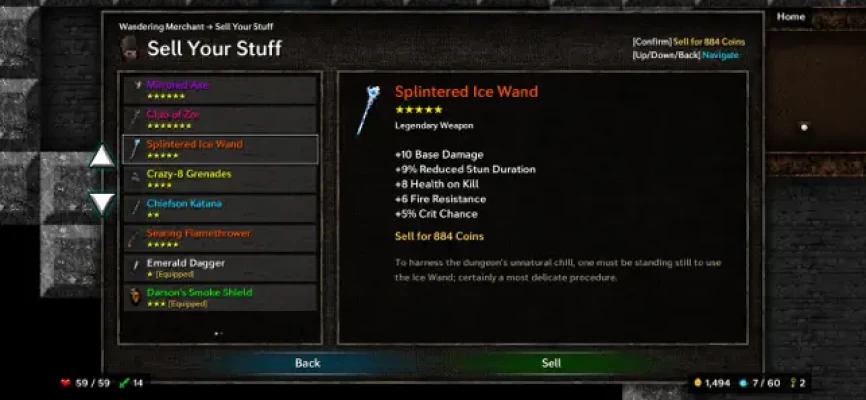Choose the Club of Zor item row

point(220,119)
